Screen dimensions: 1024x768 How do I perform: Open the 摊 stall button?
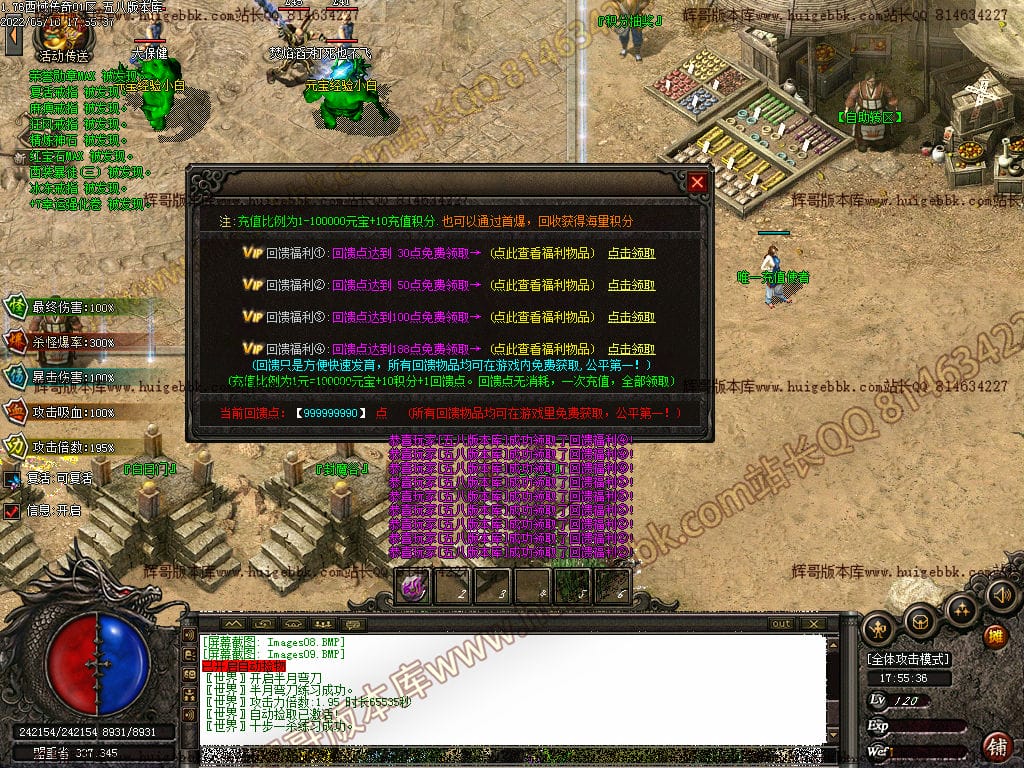[x=995, y=634]
